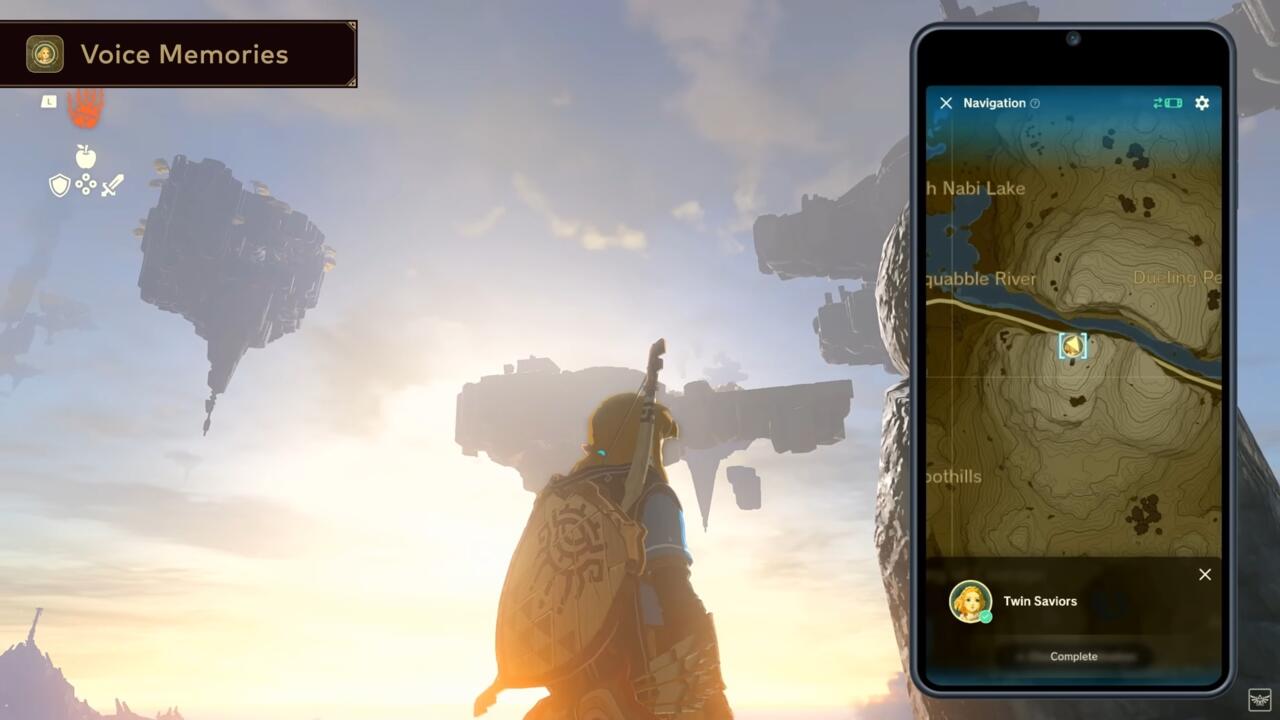This screenshot has height=720, width=1280.
Task: Open the Twin Saviors quest entry
Action: click(1040, 601)
